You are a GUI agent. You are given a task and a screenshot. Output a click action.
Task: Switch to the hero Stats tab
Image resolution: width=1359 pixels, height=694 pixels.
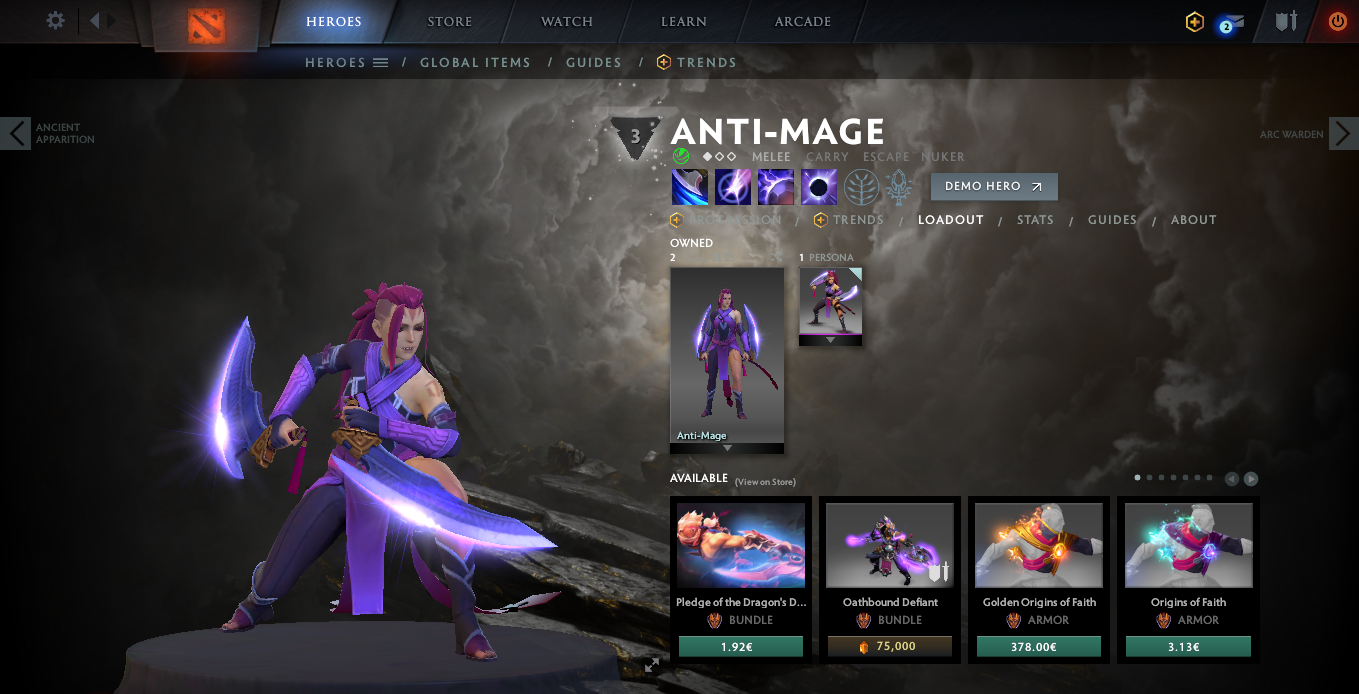[x=1035, y=220]
